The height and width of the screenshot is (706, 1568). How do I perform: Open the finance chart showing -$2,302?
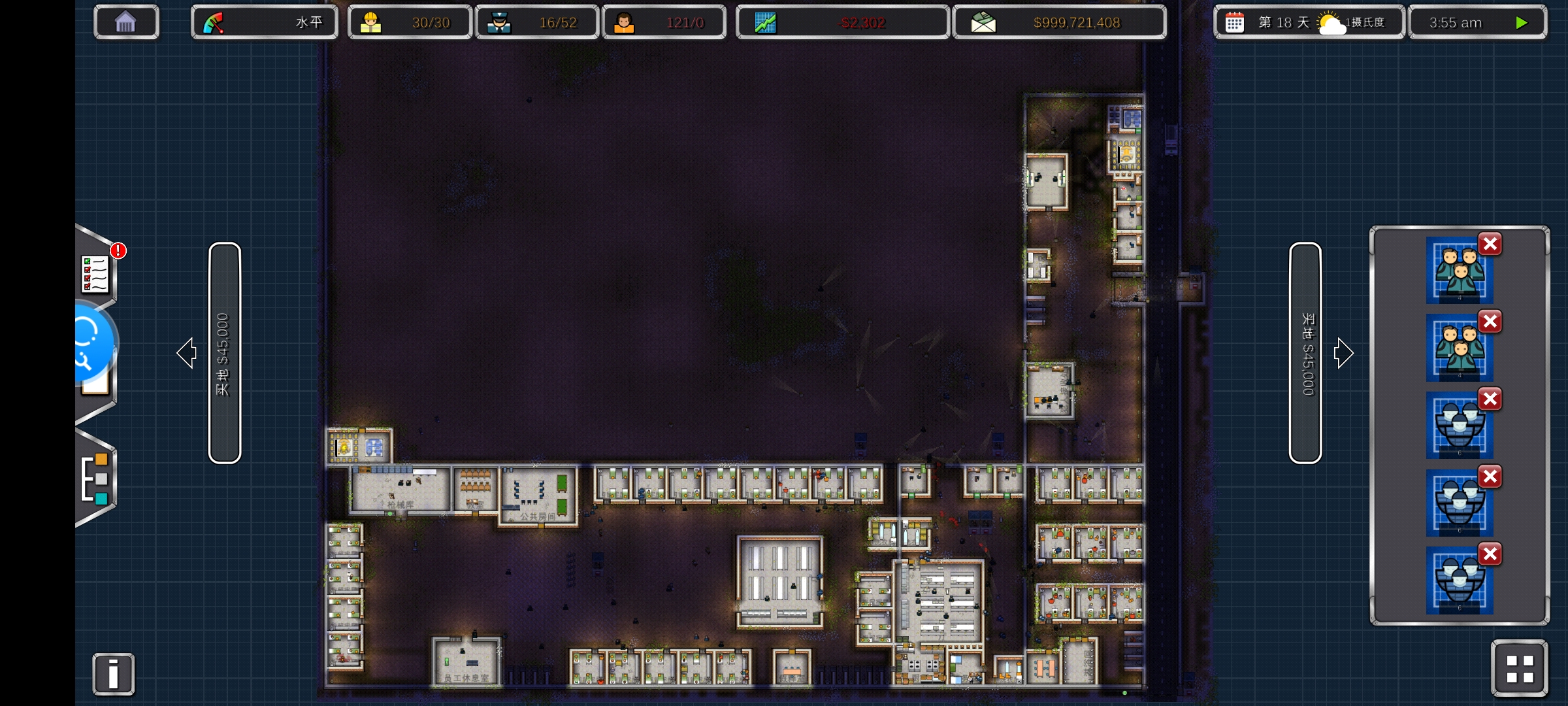[842, 23]
